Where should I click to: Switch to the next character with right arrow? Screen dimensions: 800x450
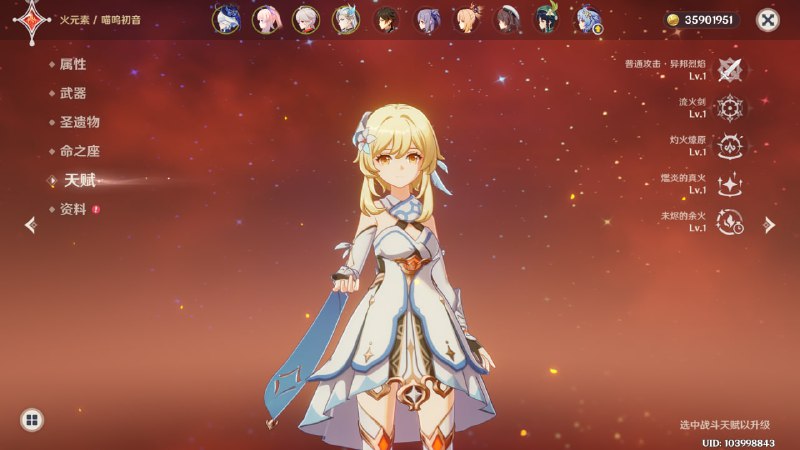(x=769, y=225)
